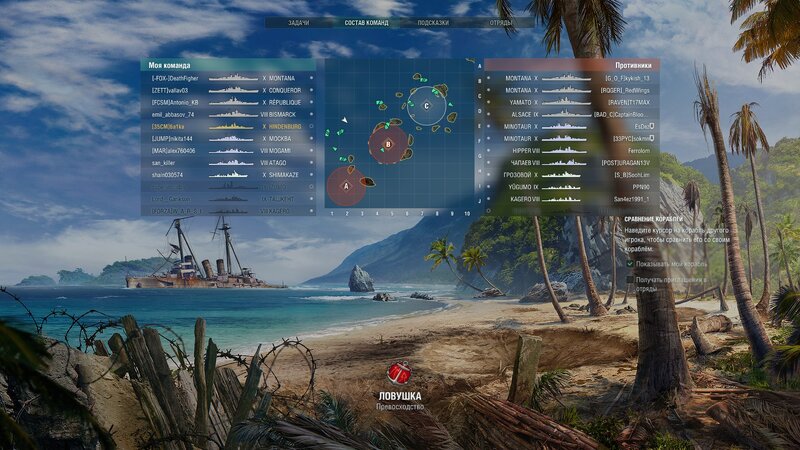
Task: Select Ferrolom's Hipper enemy row
Action: pyautogui.click(x=572, y=150)
